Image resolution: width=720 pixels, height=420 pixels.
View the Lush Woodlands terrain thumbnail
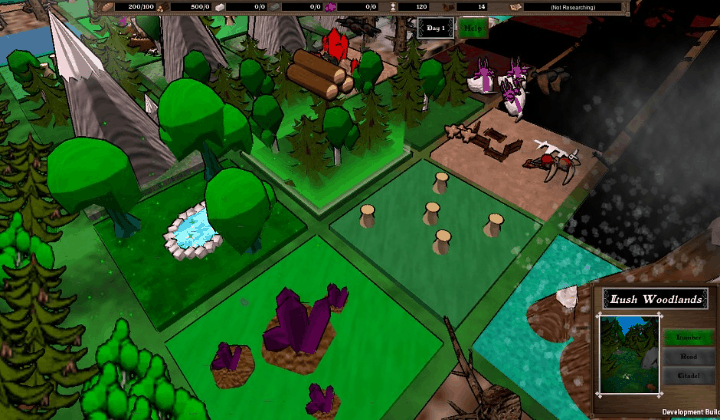[628, 353]
